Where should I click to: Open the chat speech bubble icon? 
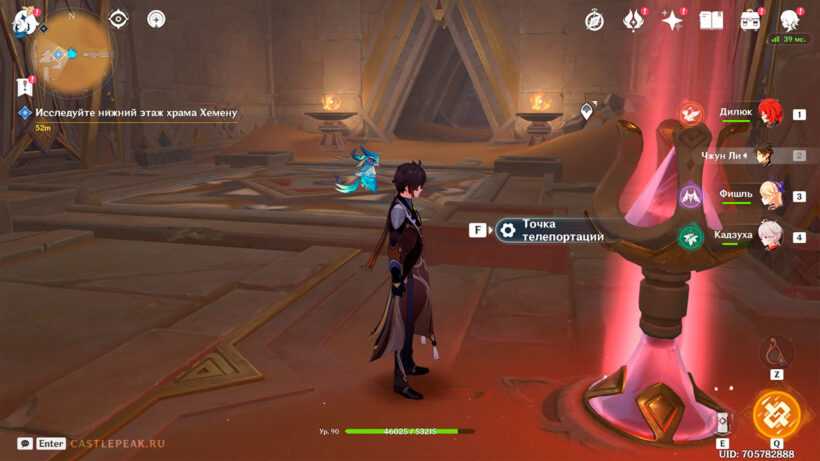point(25,443)
